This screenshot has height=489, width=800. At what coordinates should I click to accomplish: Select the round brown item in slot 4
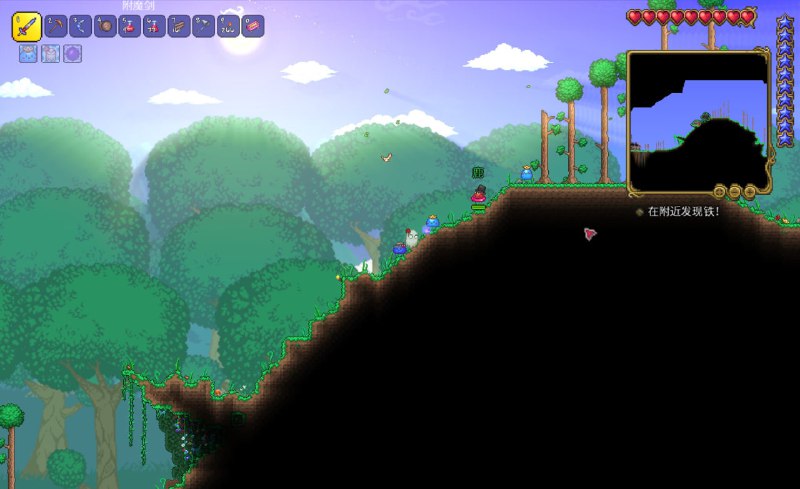pyautogui.click(x=105, y=26)
